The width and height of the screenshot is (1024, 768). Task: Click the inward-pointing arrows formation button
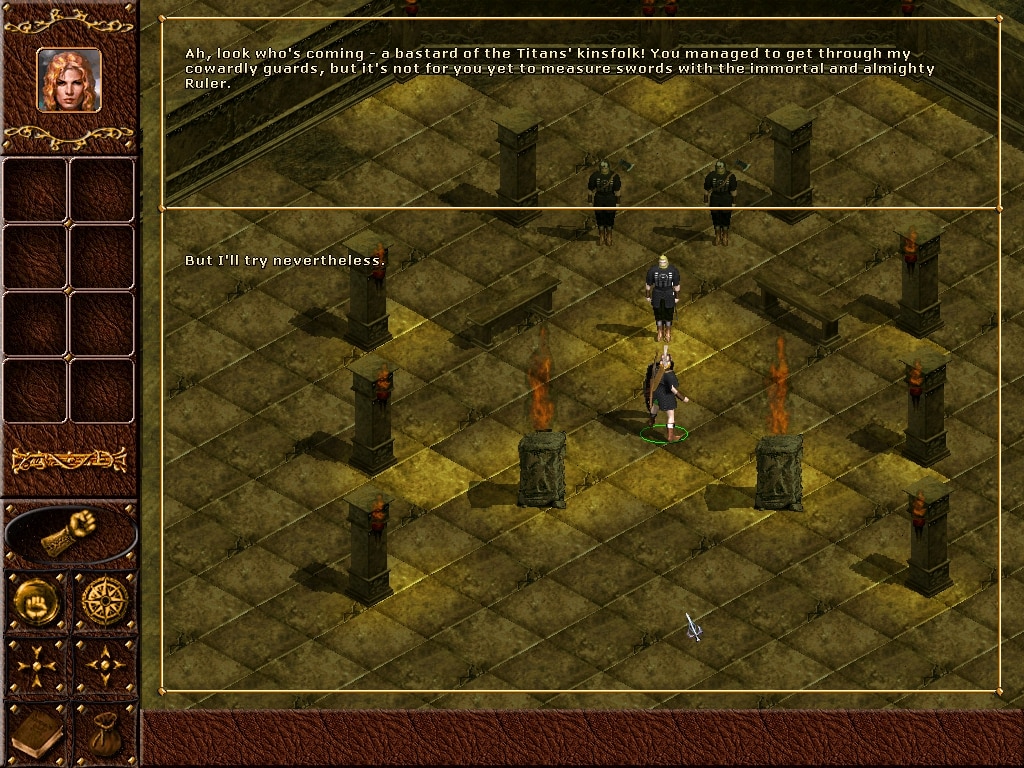[x=36, y=665]
